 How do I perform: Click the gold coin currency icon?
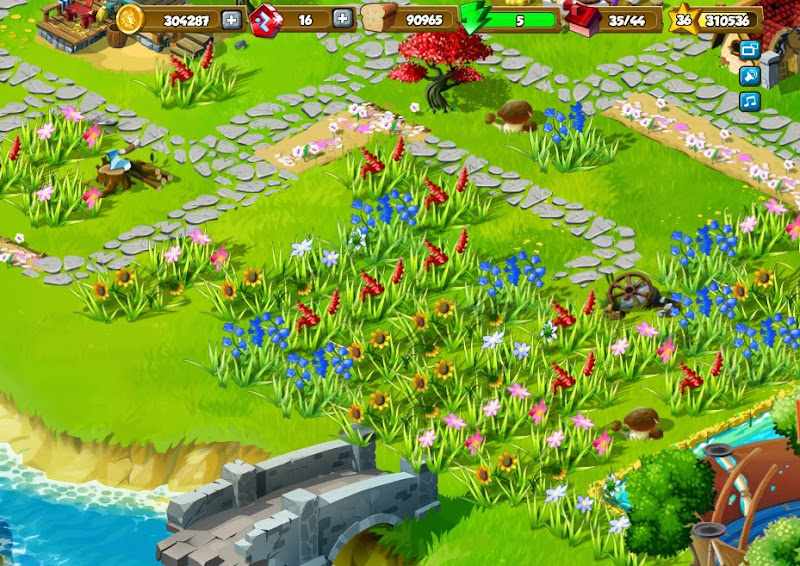pos(131,18)
